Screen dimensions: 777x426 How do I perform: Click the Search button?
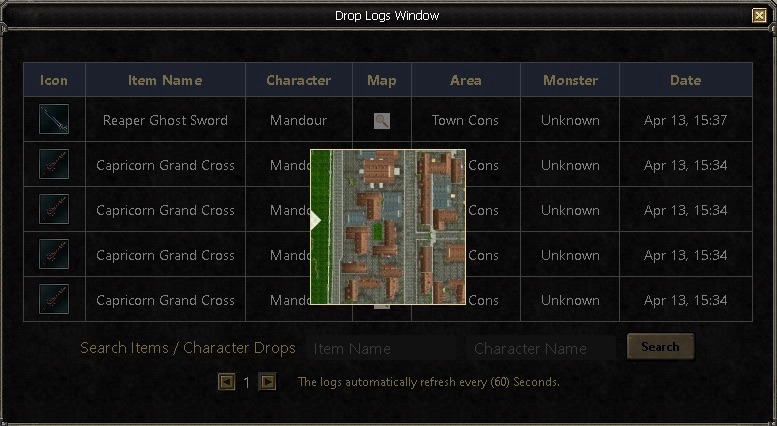pyautogui.click(x=660, y=347)
